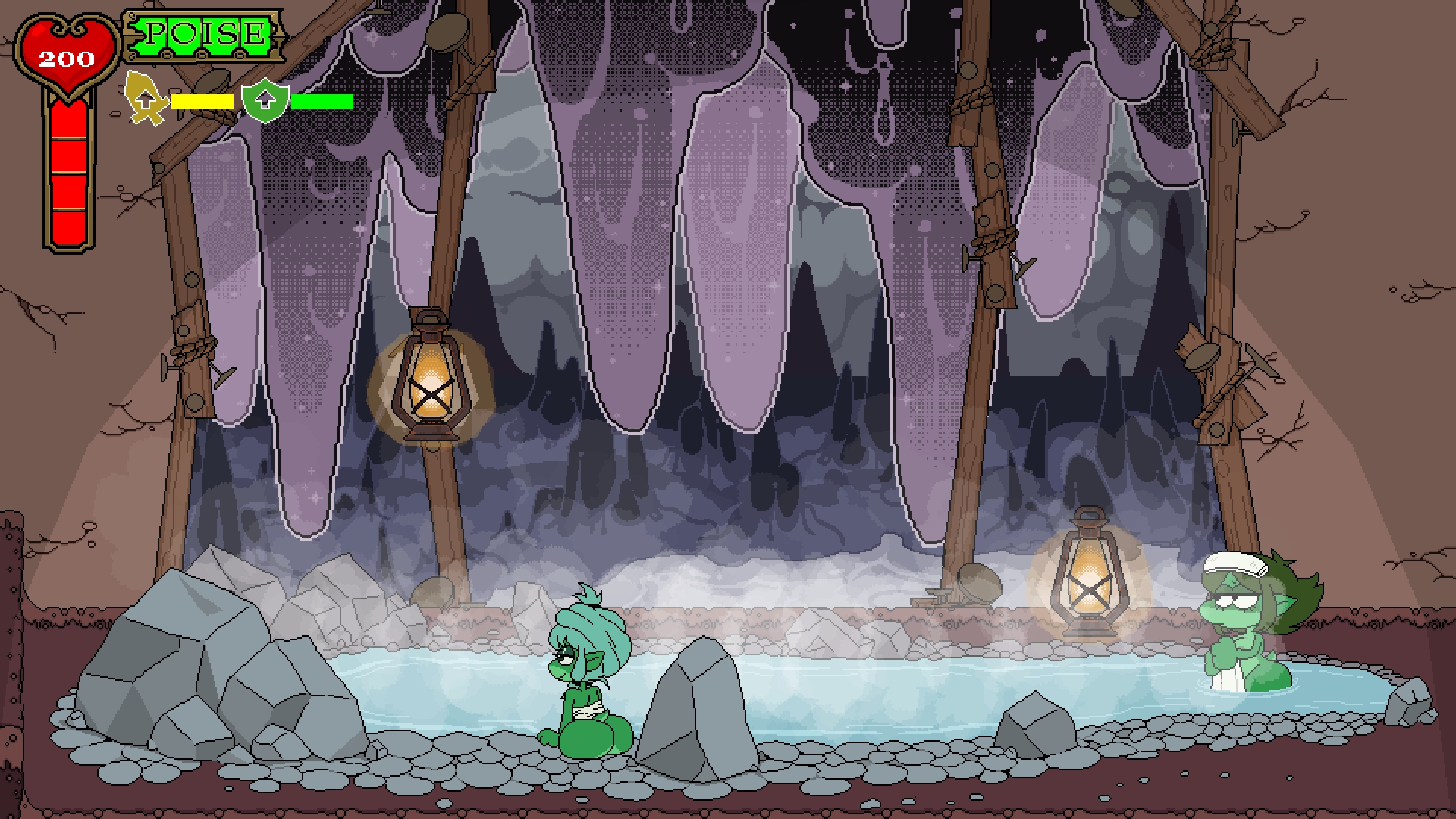1456x819 pixels.
Task: Click the gold sword attack-up buff icon
Action: pyautogui.click(x=146, y=99)
